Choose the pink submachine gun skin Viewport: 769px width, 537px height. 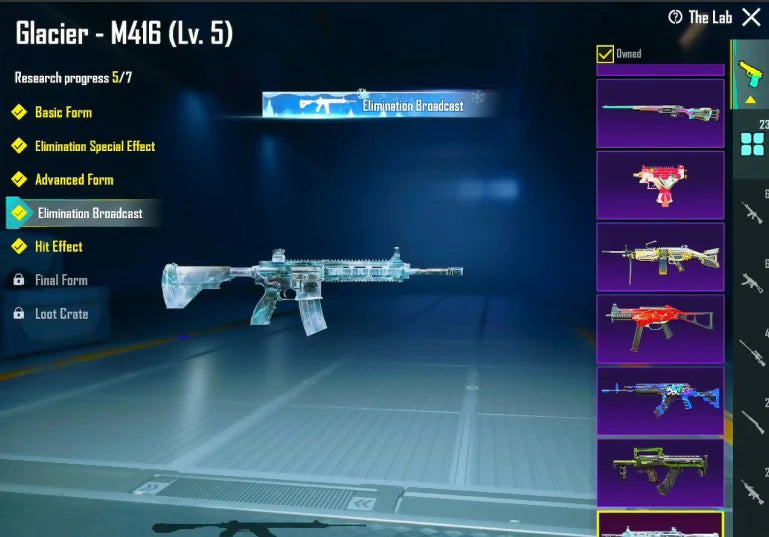pos(660,185)
